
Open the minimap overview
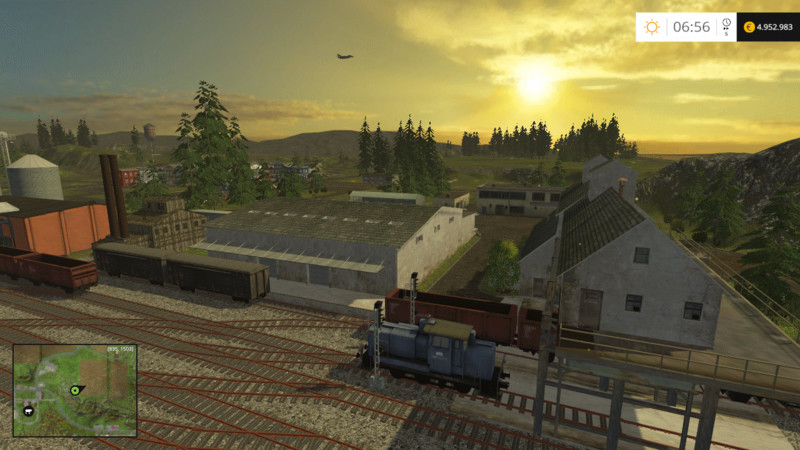75,390
